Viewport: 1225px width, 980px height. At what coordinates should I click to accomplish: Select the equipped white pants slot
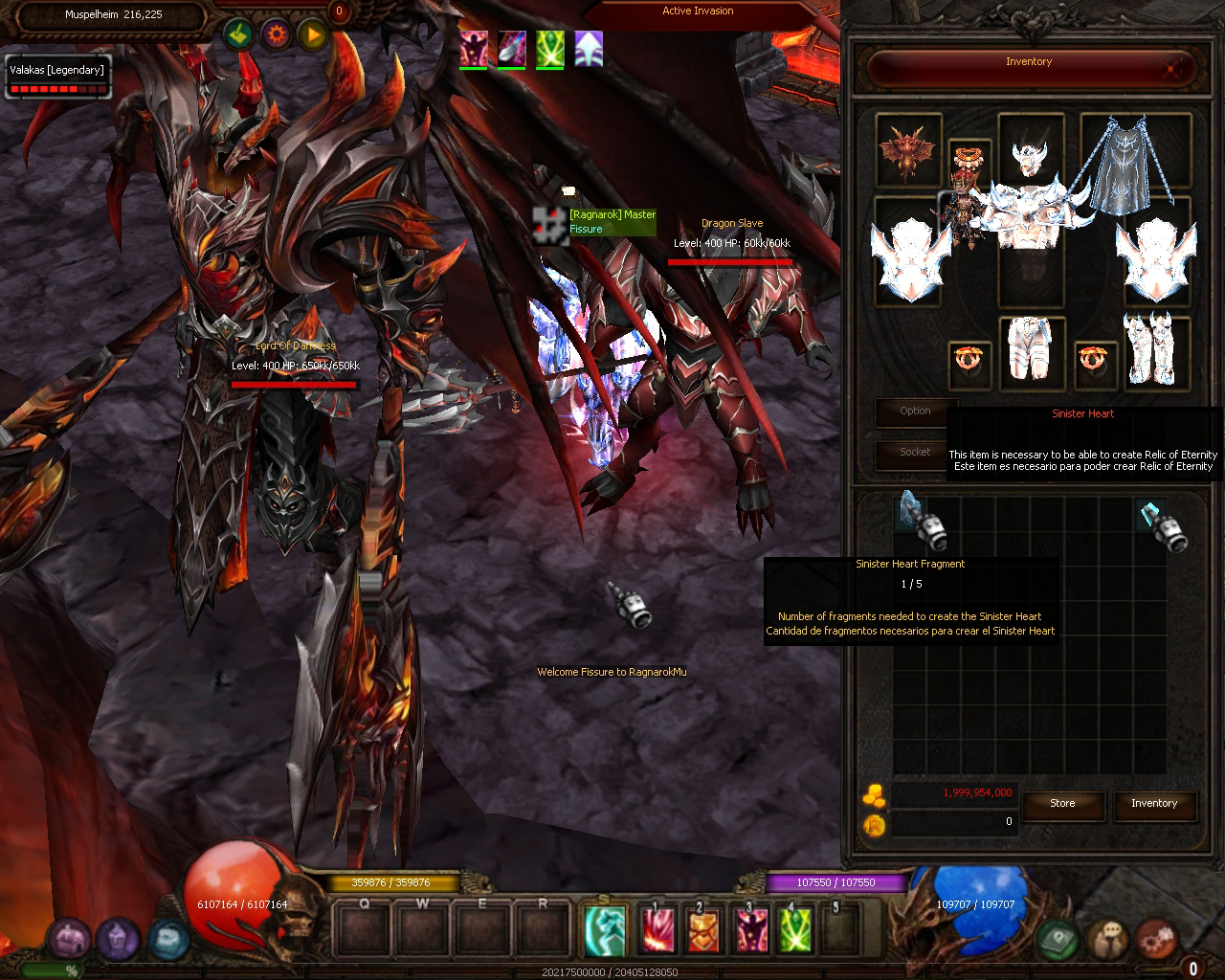pos(1030,350)
